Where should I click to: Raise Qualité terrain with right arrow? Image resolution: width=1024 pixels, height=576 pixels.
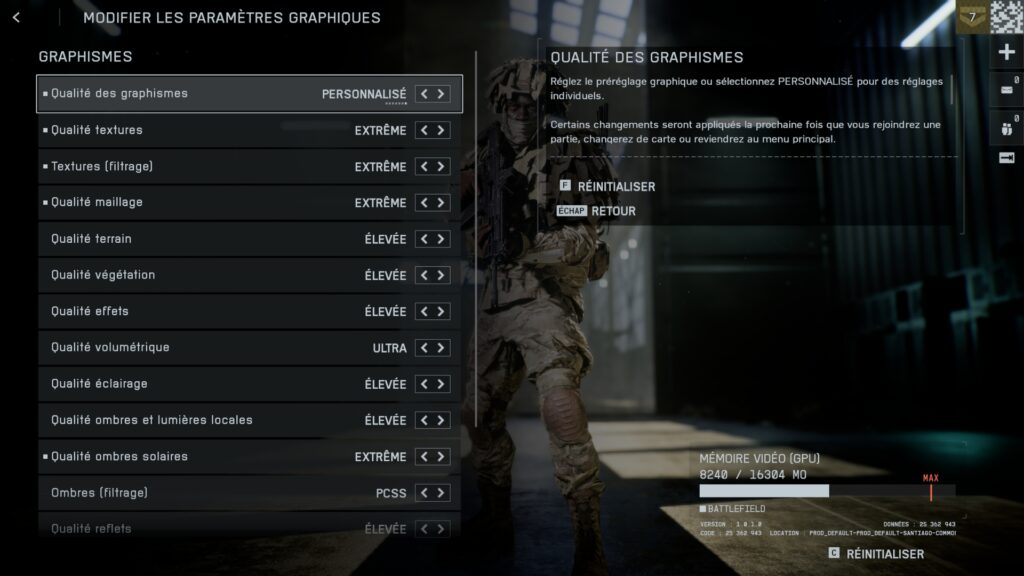pos(441,239)
